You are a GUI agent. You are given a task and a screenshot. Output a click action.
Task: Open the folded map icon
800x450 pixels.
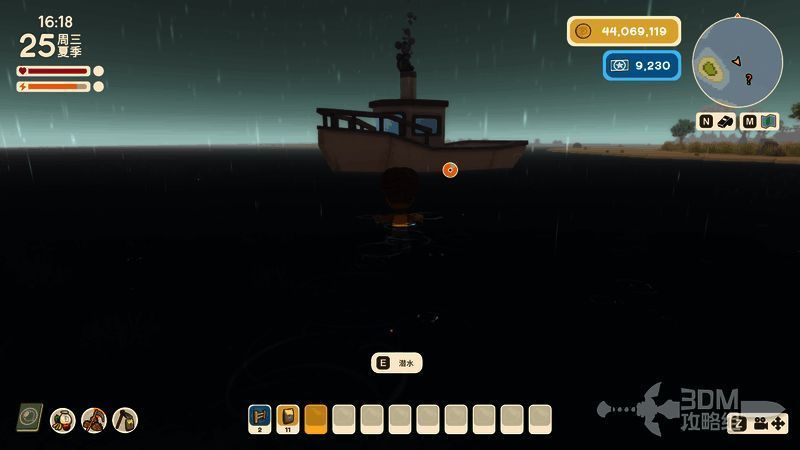point(769,121)
